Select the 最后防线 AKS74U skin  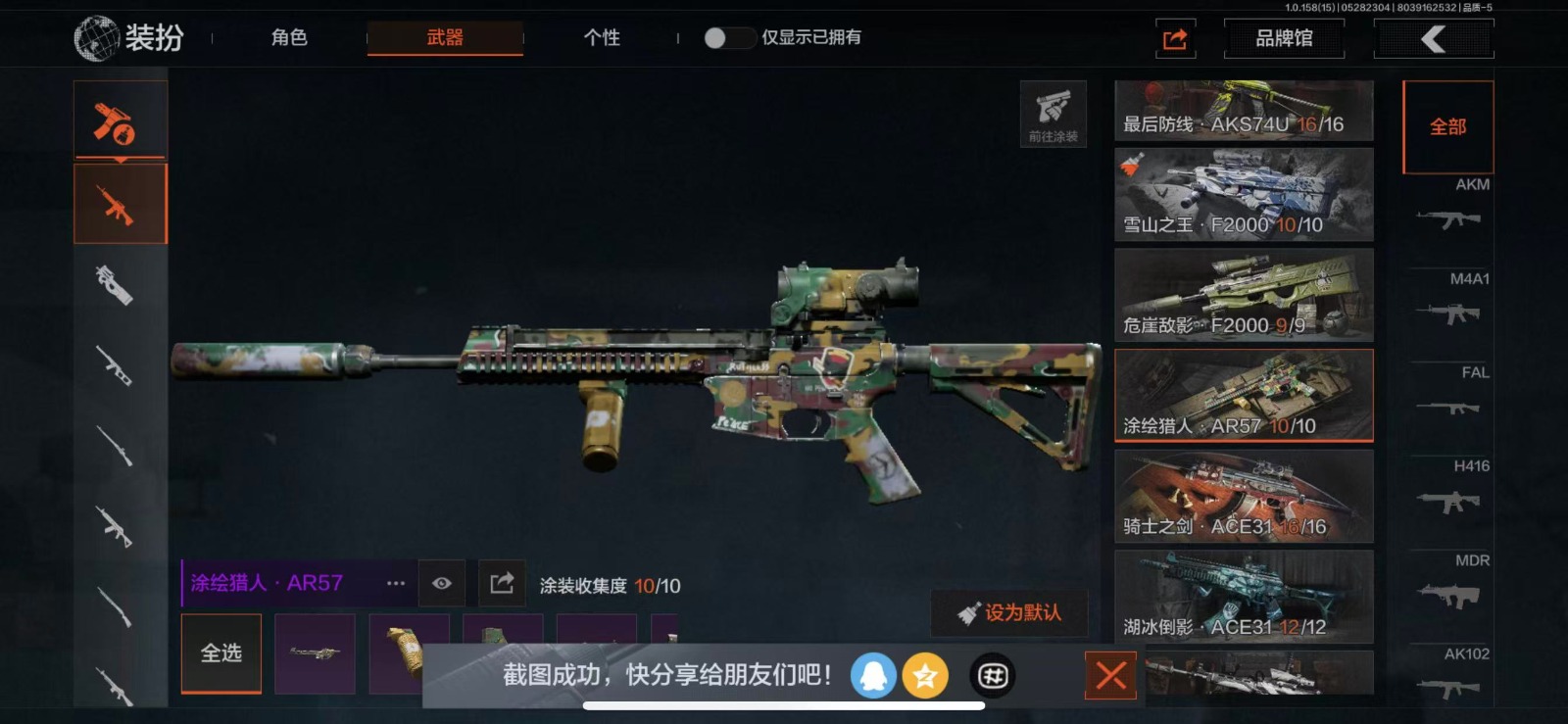[x=1244, y=111]
